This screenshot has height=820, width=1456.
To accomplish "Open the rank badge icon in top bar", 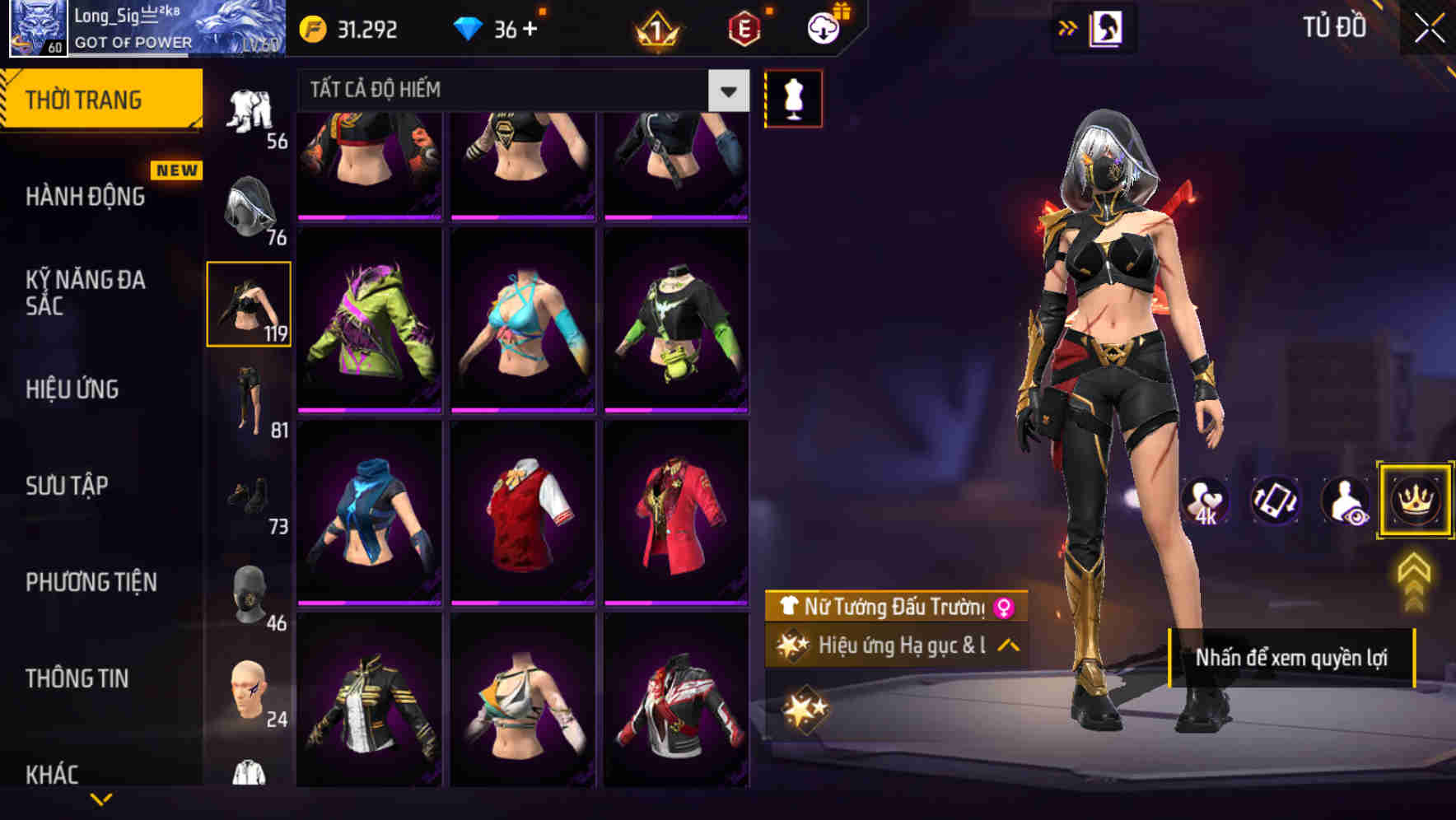I will (655, 28).
